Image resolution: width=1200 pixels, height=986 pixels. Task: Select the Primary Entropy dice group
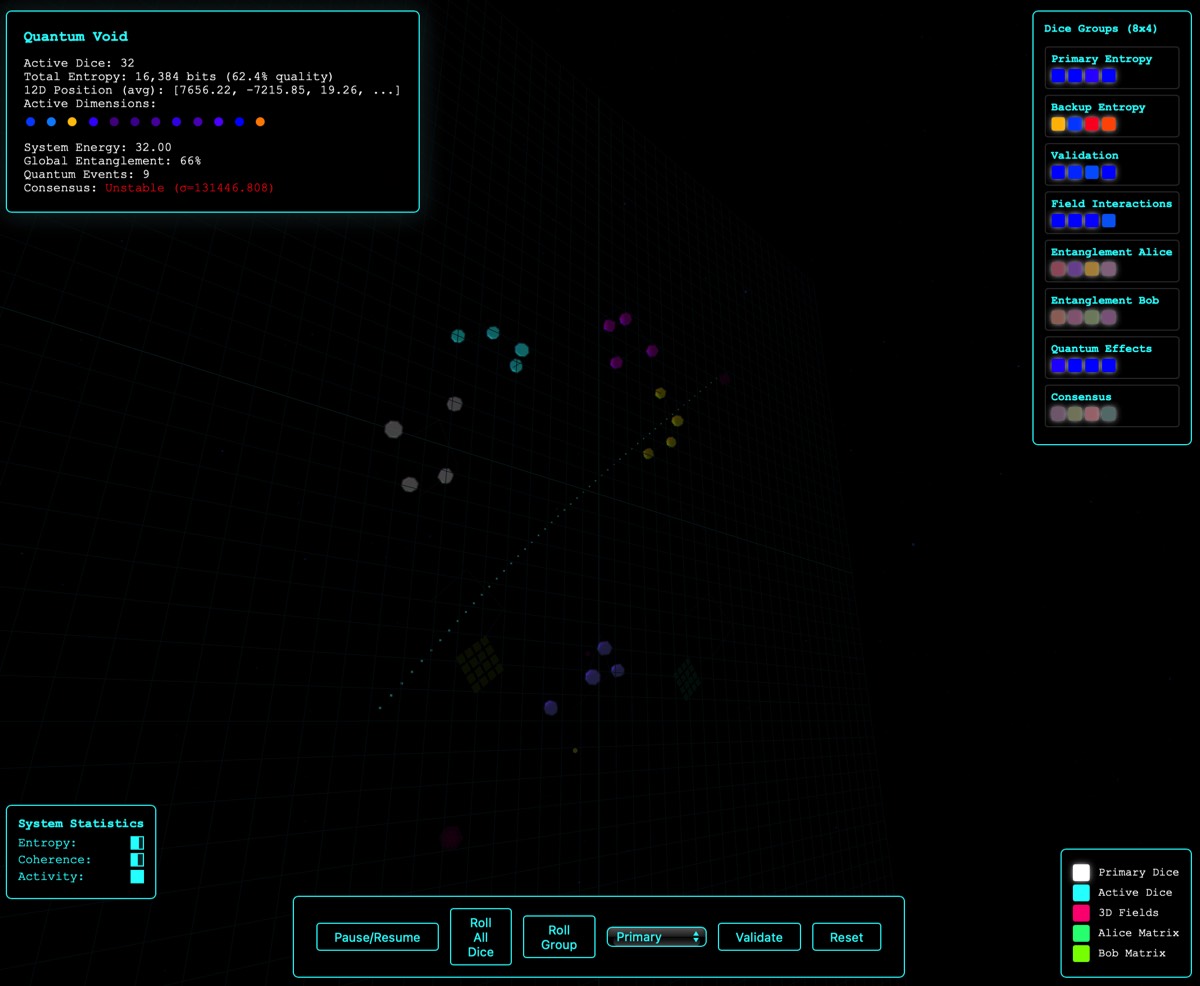click(1111, 67)
